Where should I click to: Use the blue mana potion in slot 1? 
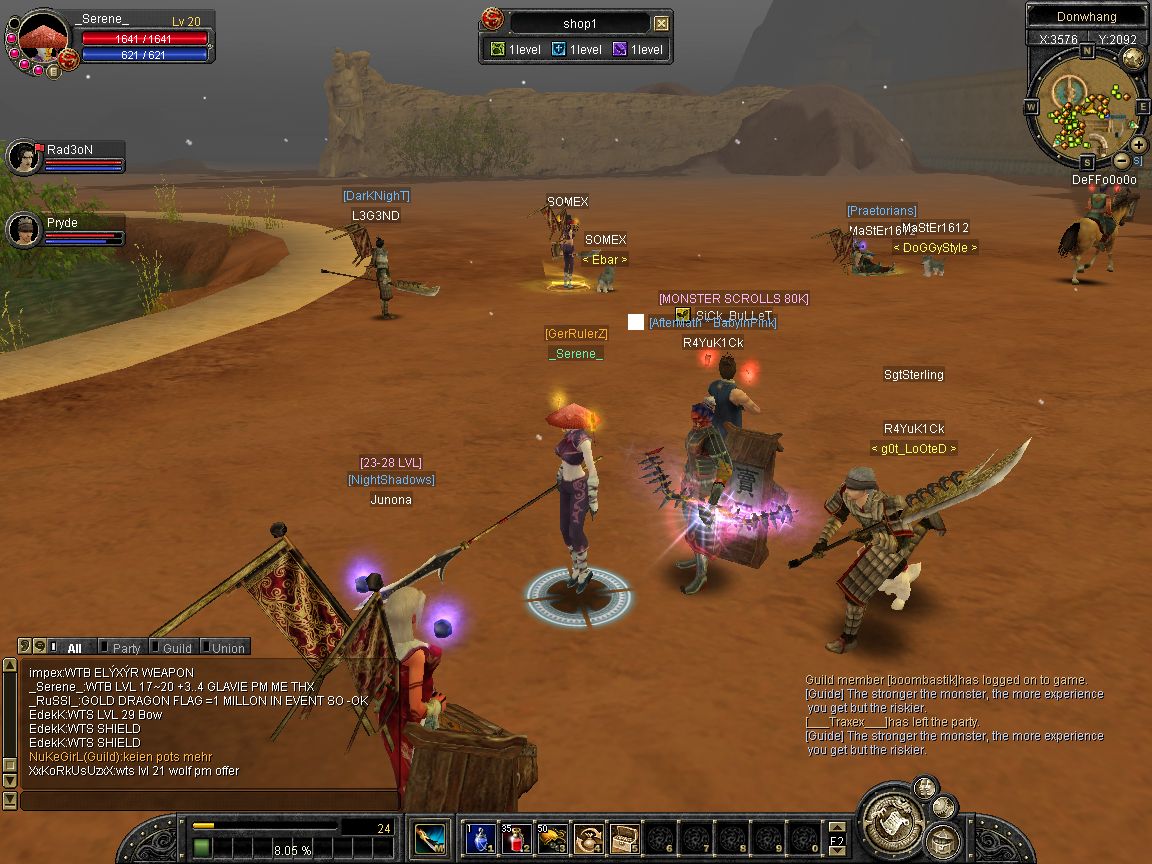(x=481, y=837)
